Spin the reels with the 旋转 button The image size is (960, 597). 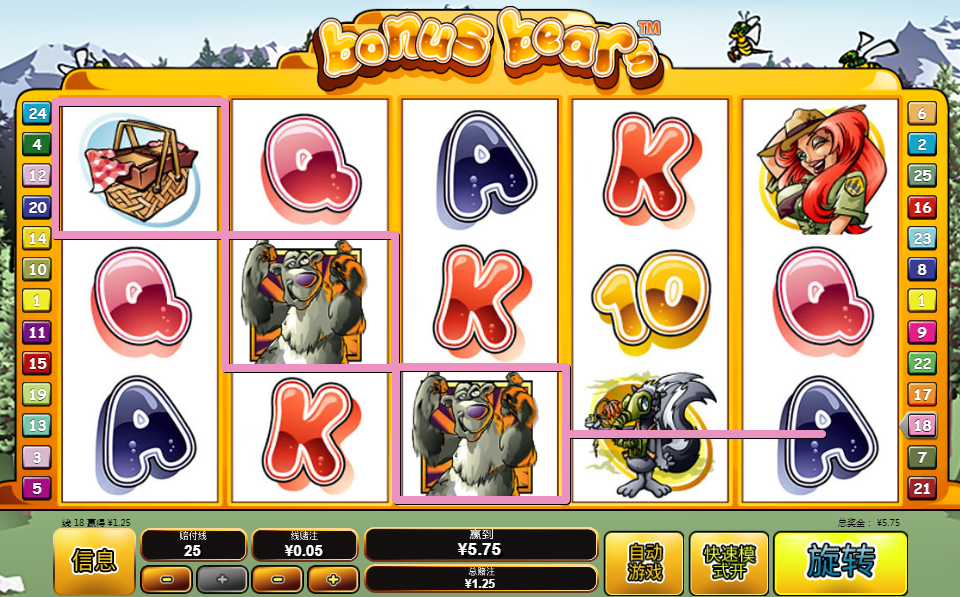pyautogui.click(x=840, y=563)
